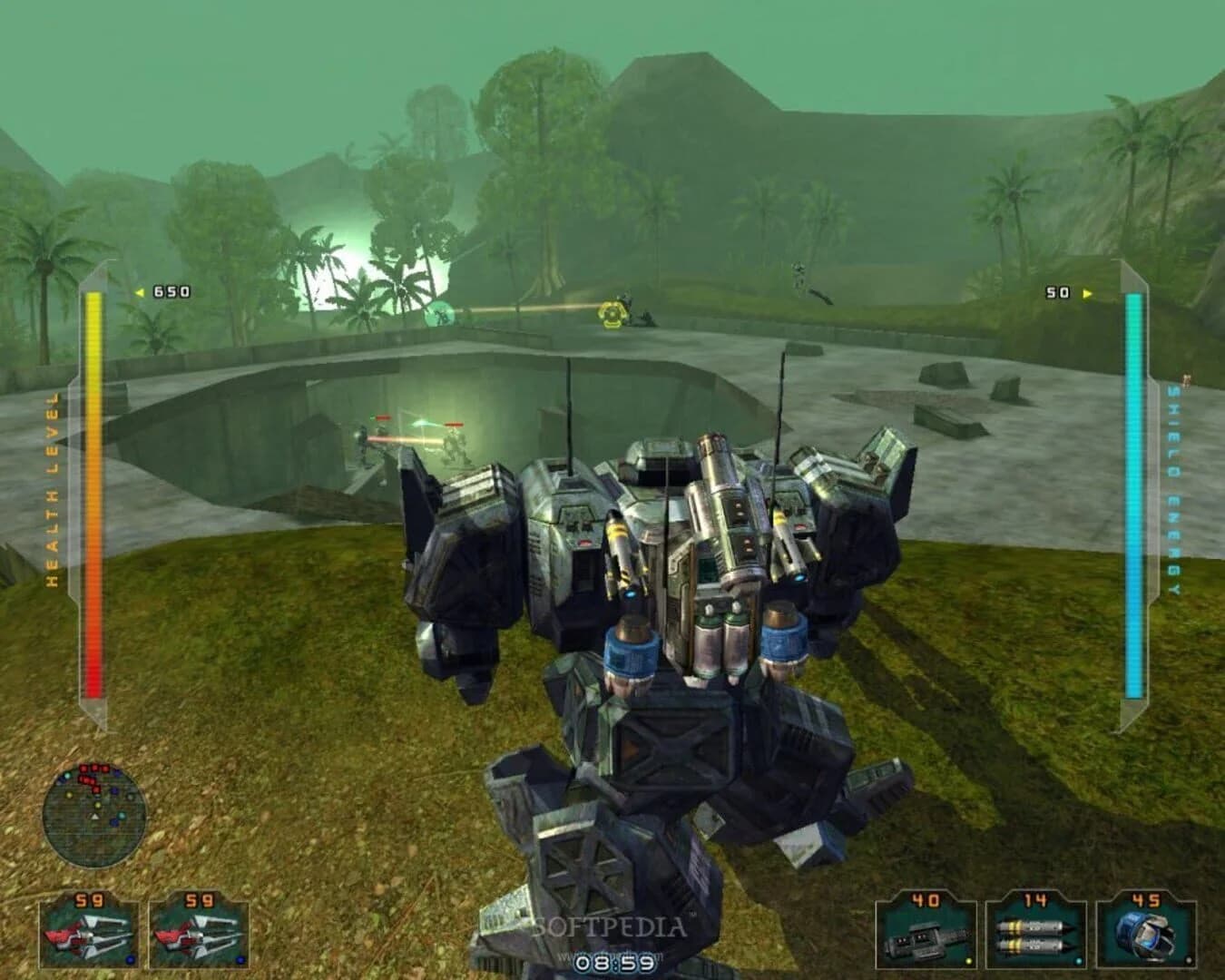Click the blue indicator dot on the laser slot
This screenshot has width=1225, height=980.
pyautogui.click(x=130, y=960)
